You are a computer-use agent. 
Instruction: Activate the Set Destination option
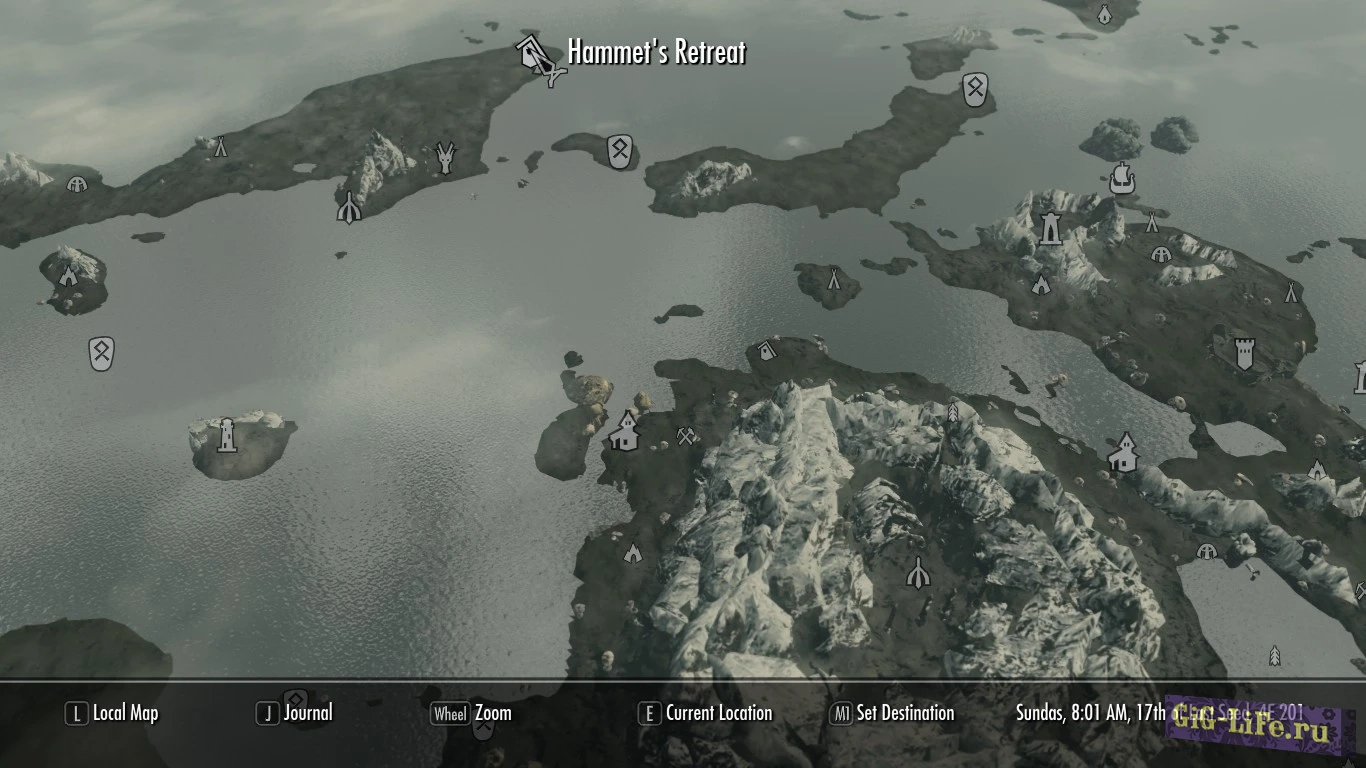[x=892, y=713]
